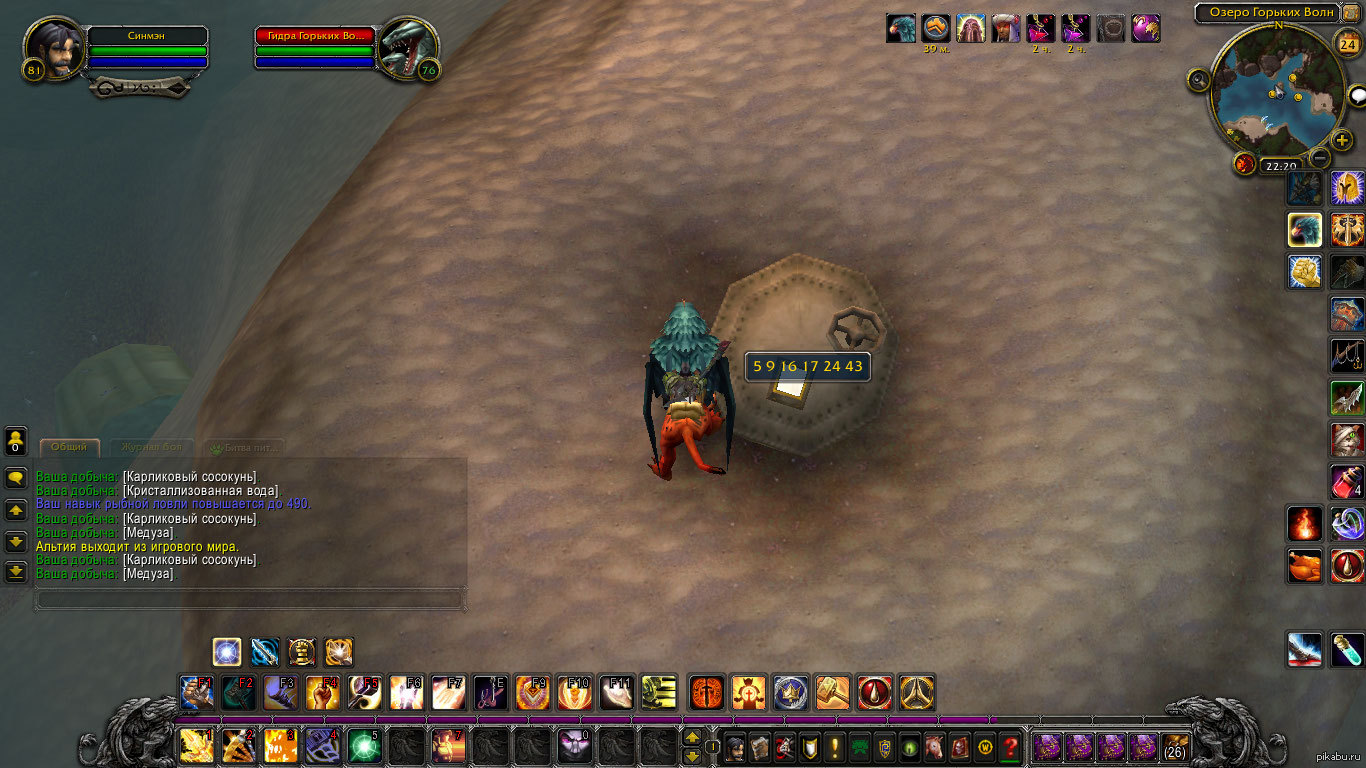Zoom out the minimap with minus button
Image resolution: width=1366 pixels, height=768 pixels.
pos(1320,157)
